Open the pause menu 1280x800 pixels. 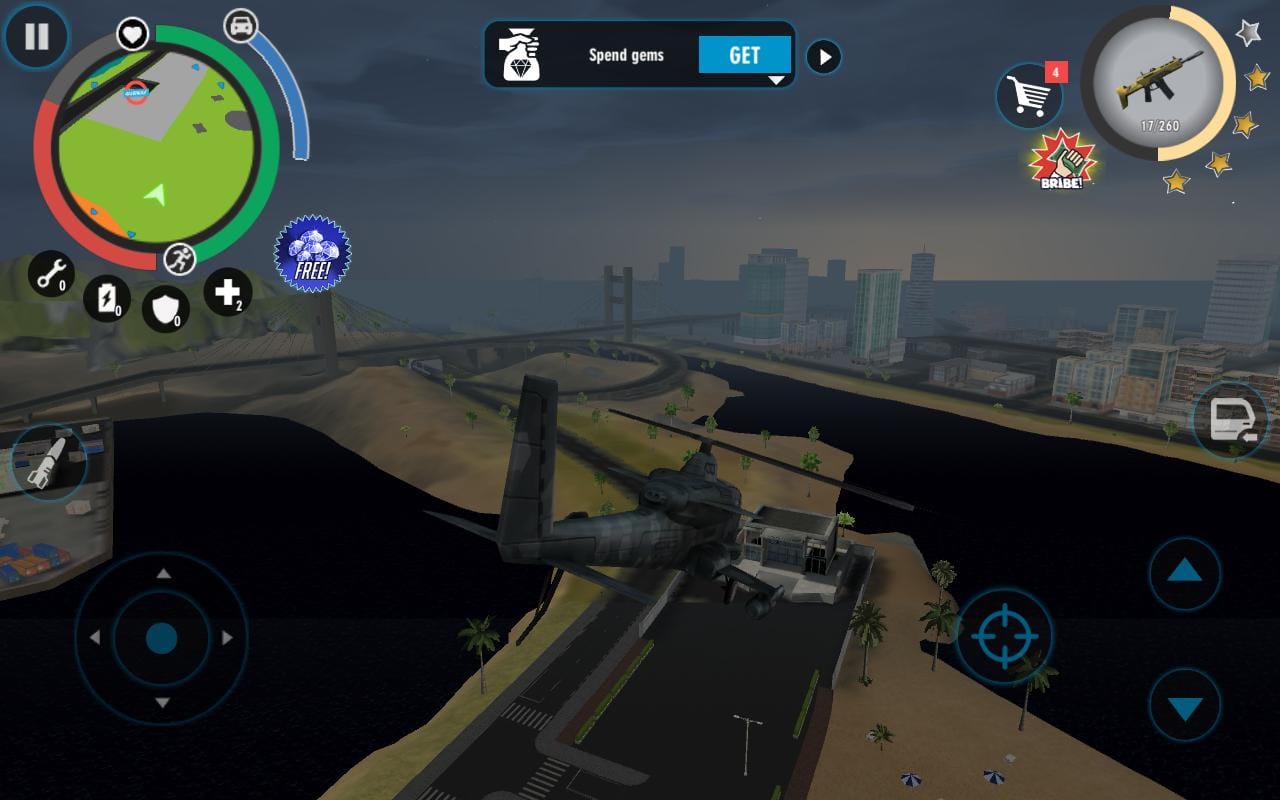37,37
